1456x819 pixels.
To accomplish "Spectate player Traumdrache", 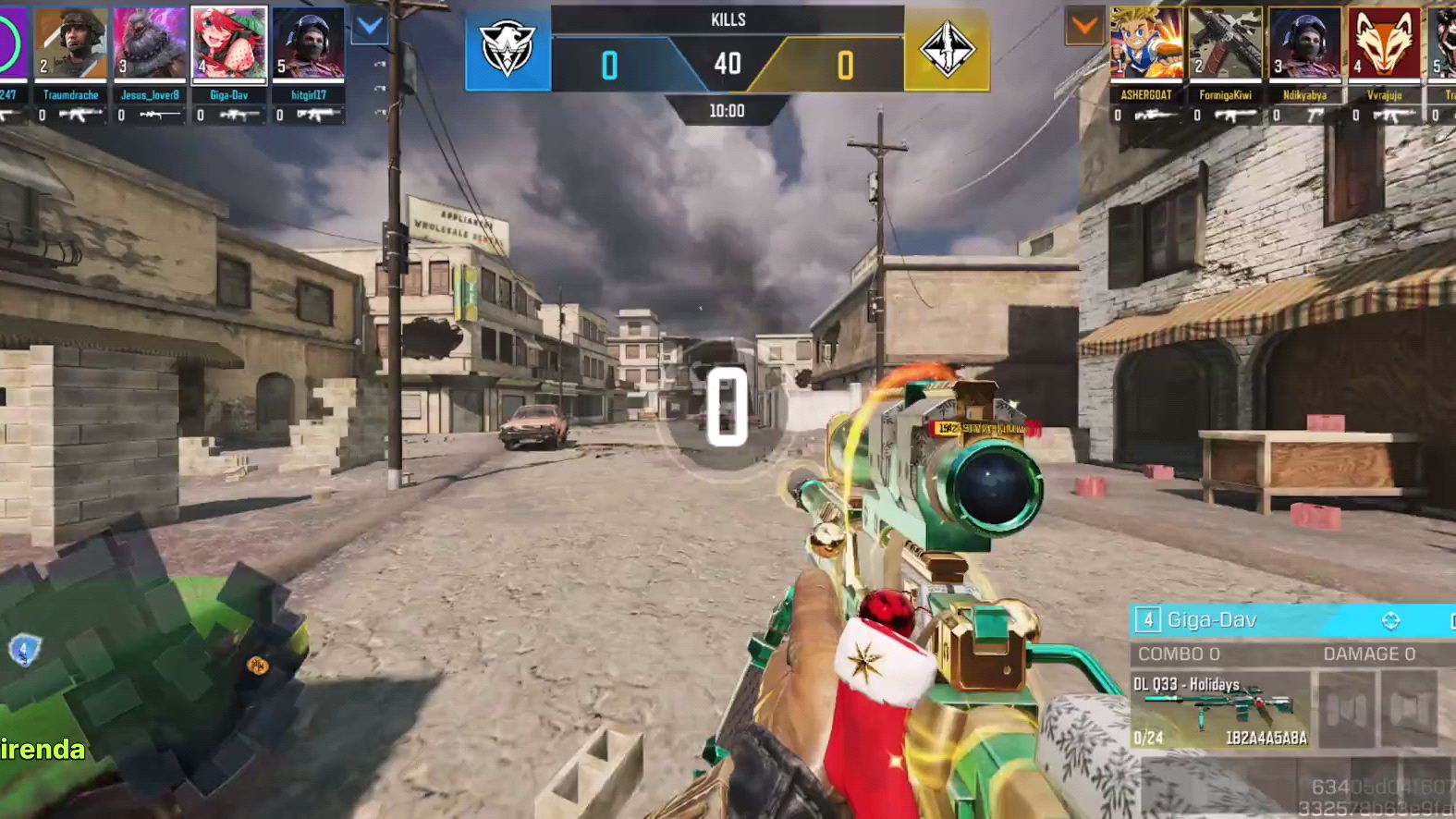I will 71,44.
